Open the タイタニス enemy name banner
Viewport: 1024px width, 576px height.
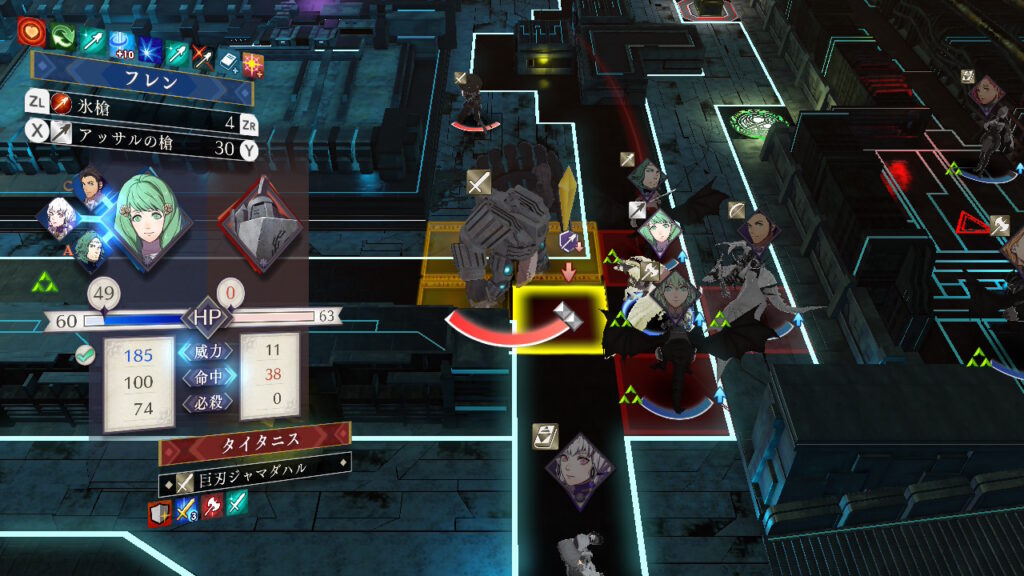pyautogui.click(x=256, y=441)
